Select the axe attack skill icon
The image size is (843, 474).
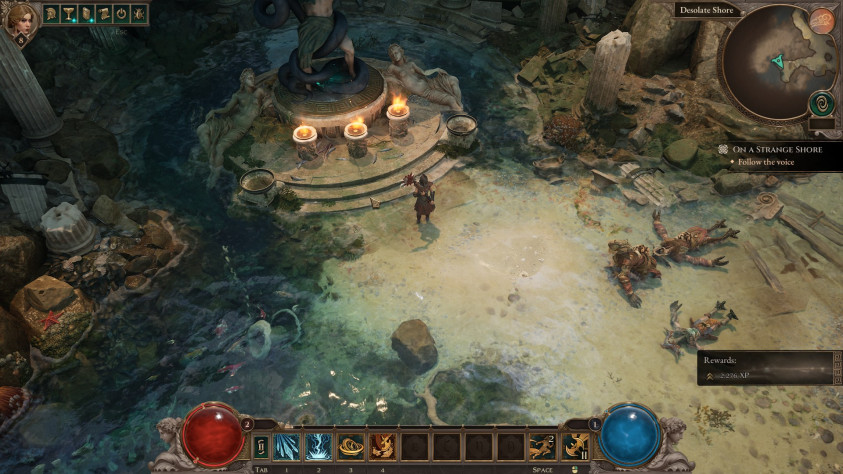(x=575, y=445)
